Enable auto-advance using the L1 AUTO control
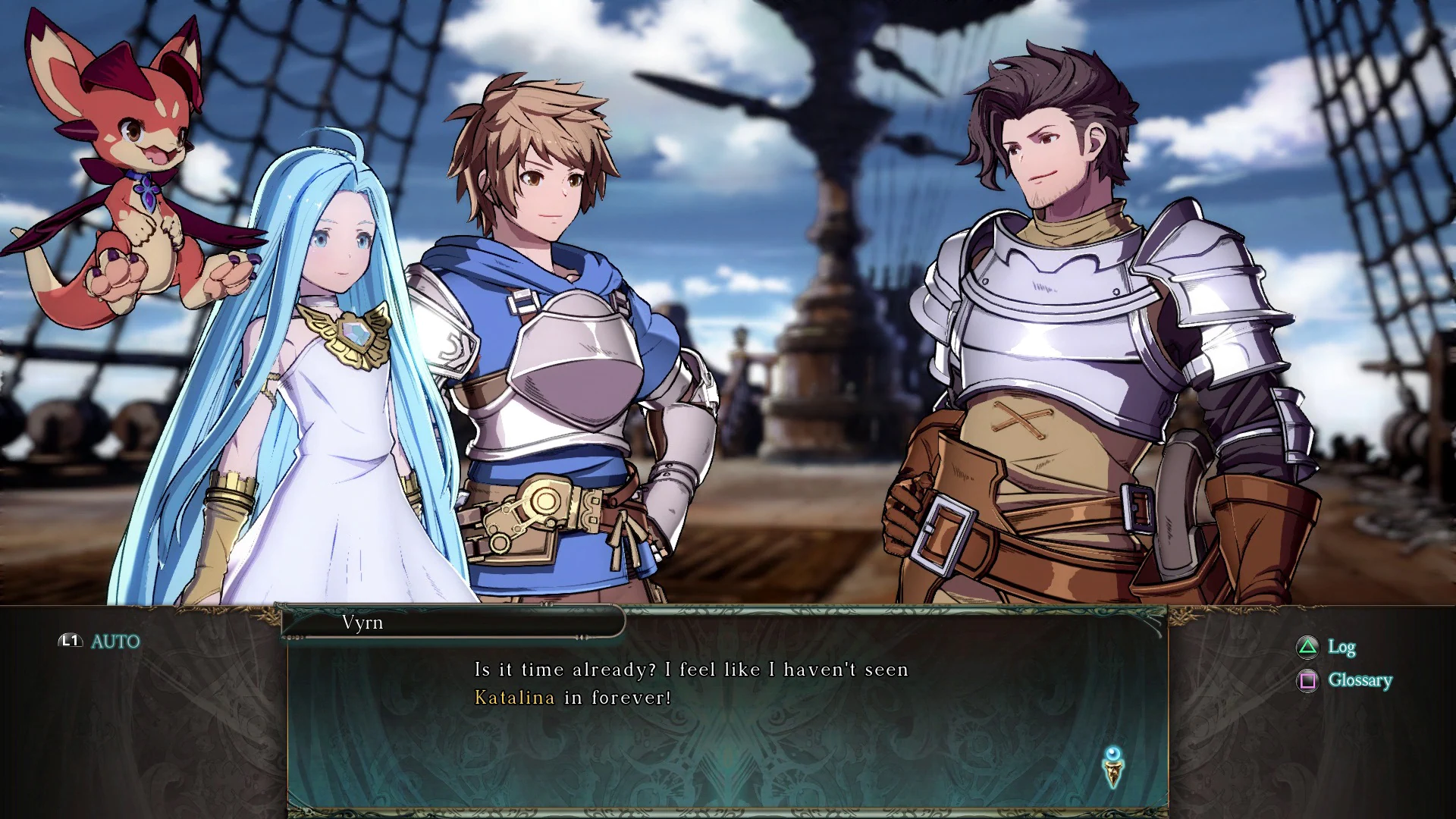Viewport: 1456px width, 819px height. click(91, 641)
